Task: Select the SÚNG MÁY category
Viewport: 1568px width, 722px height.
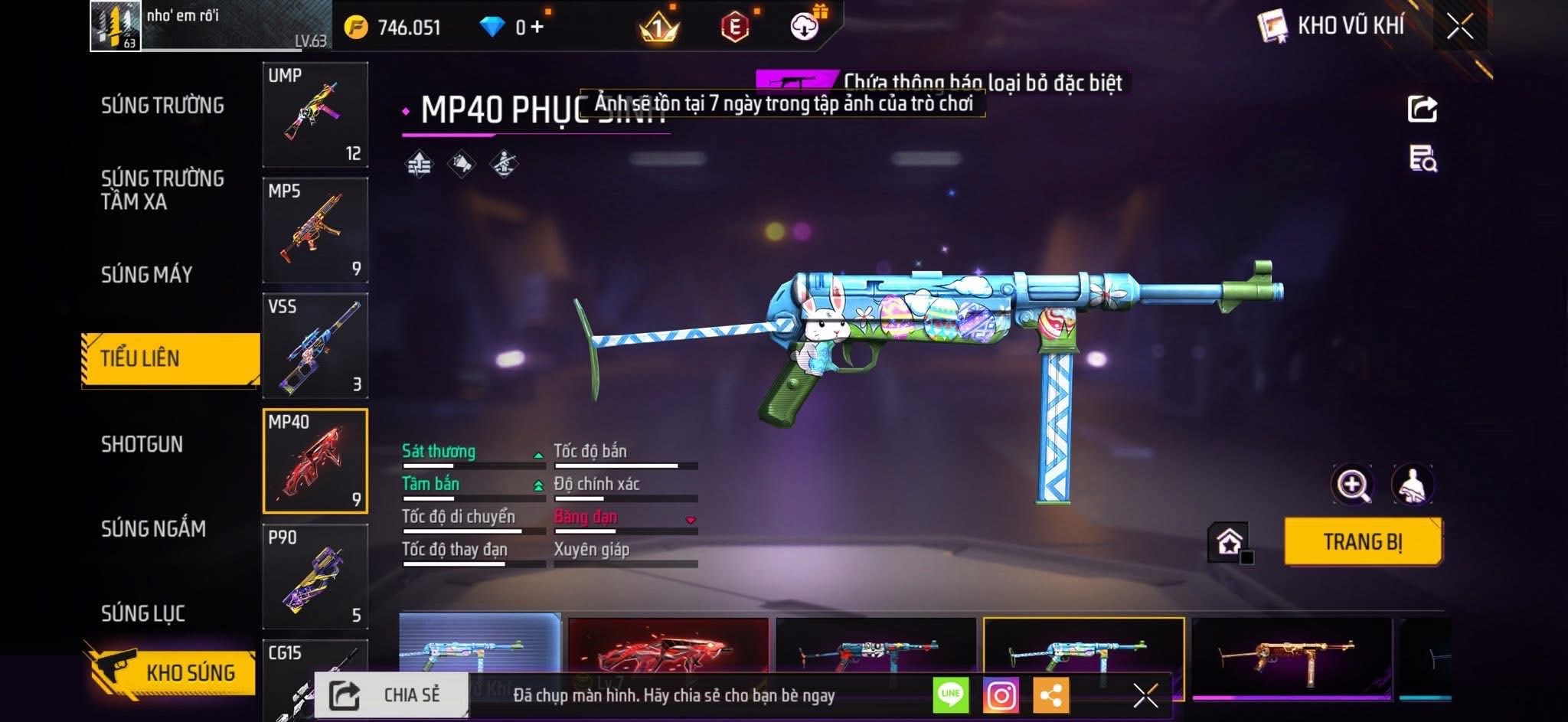Action: coord(147,274)
